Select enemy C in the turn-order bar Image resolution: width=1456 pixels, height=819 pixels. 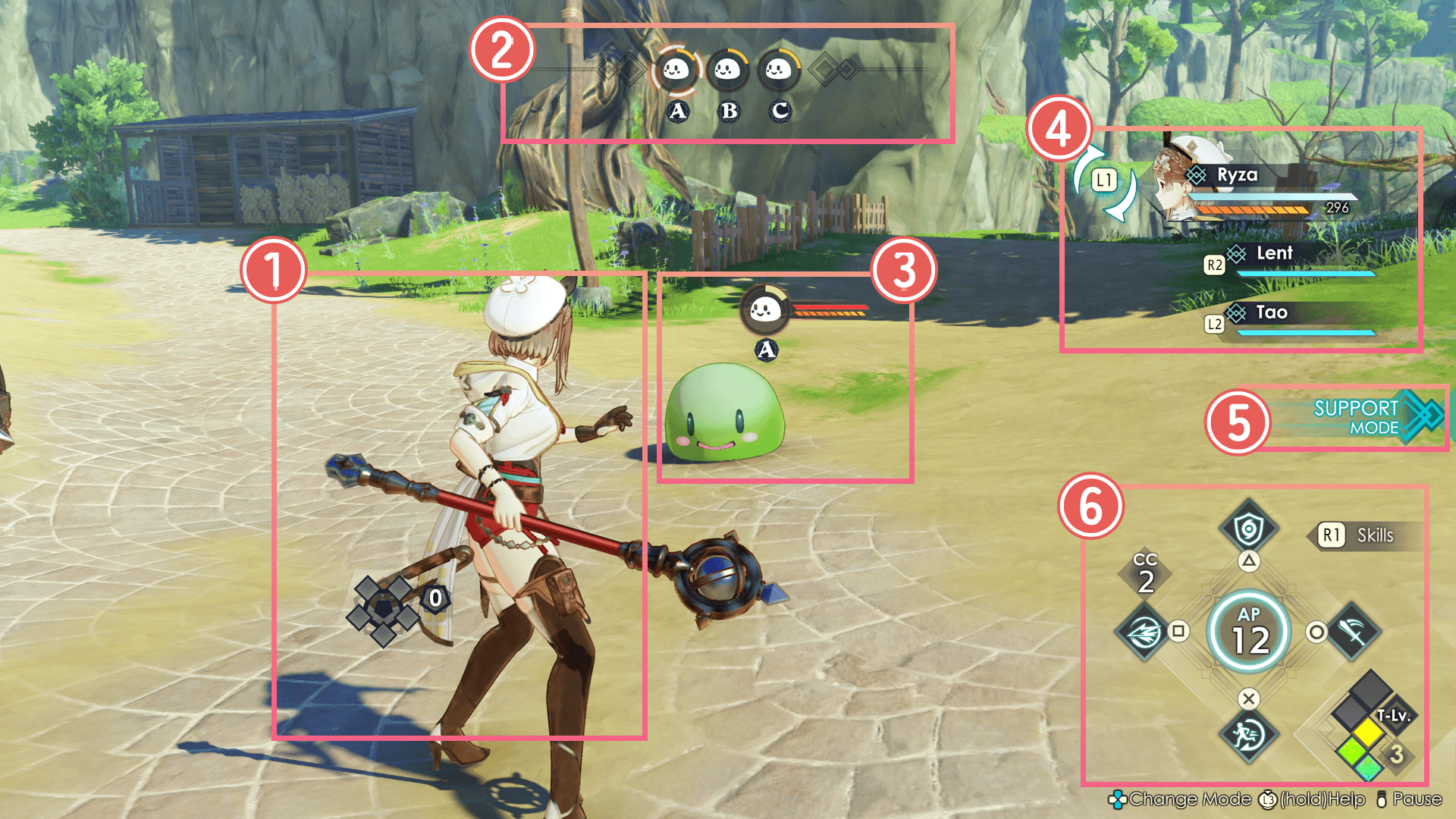(x=778, y=71)
